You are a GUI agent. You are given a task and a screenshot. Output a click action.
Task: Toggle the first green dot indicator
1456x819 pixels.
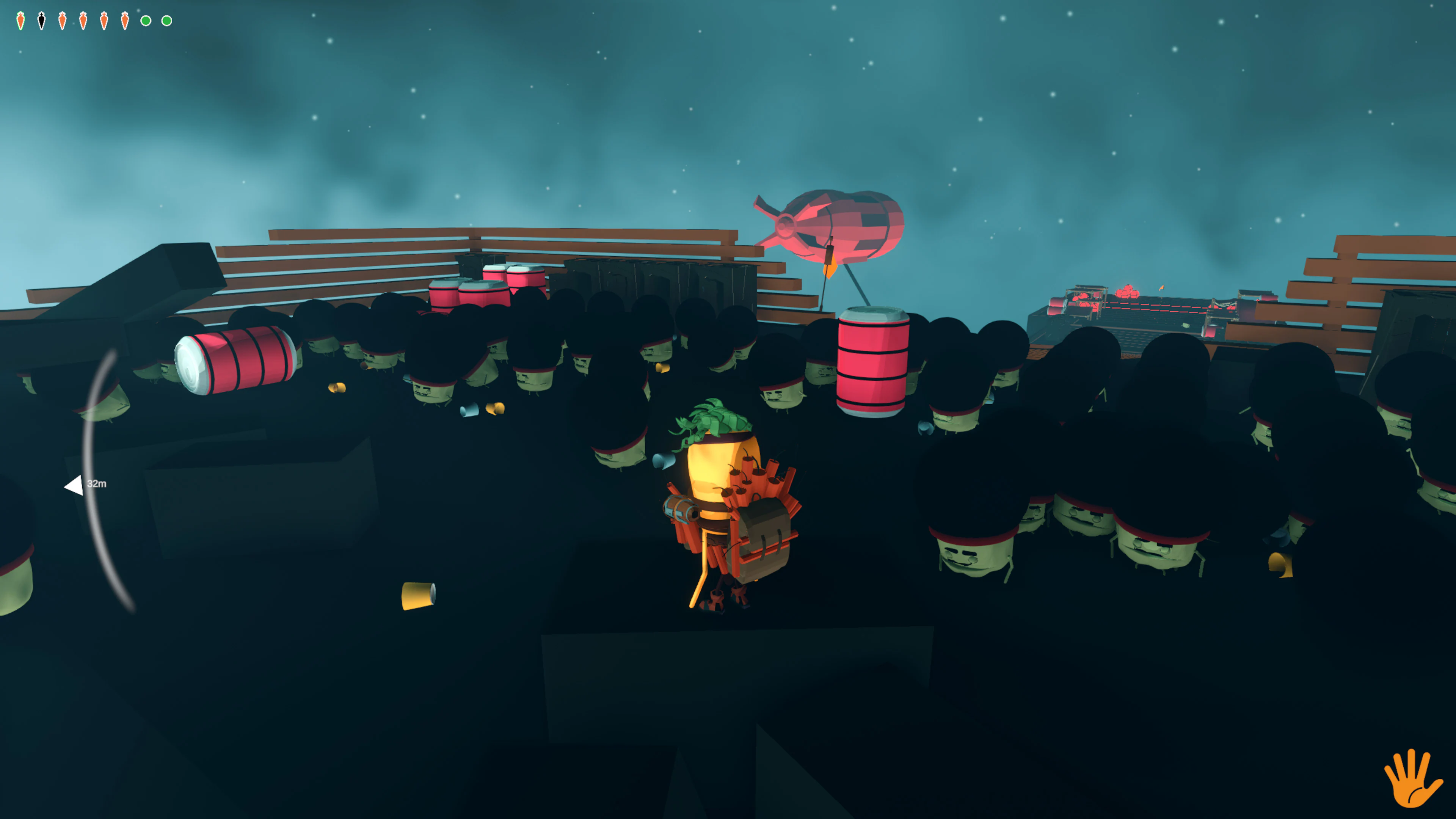click(x=146, y=22)
